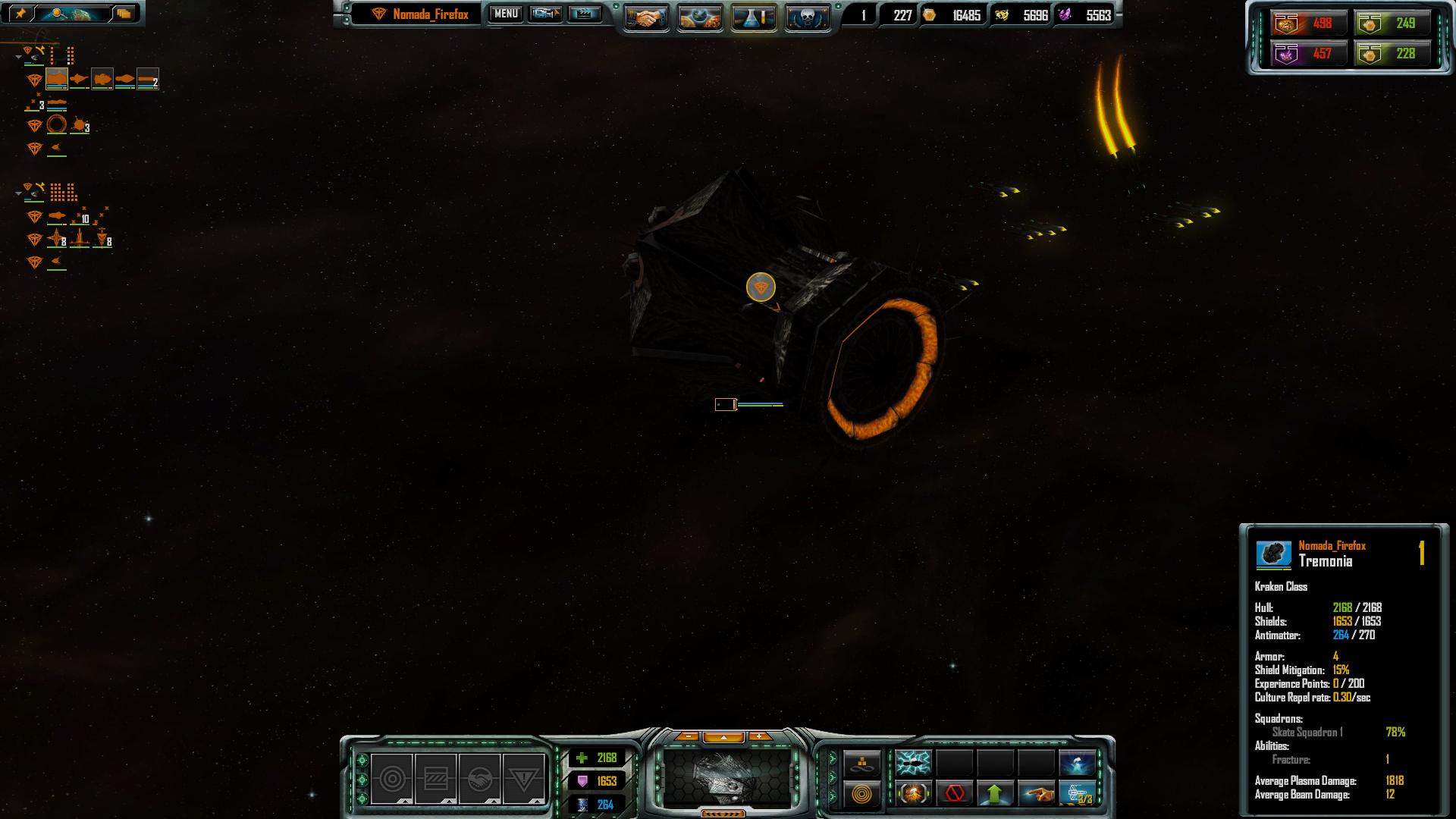
Task: Open the planets empire overview icon
Action: 700,17
